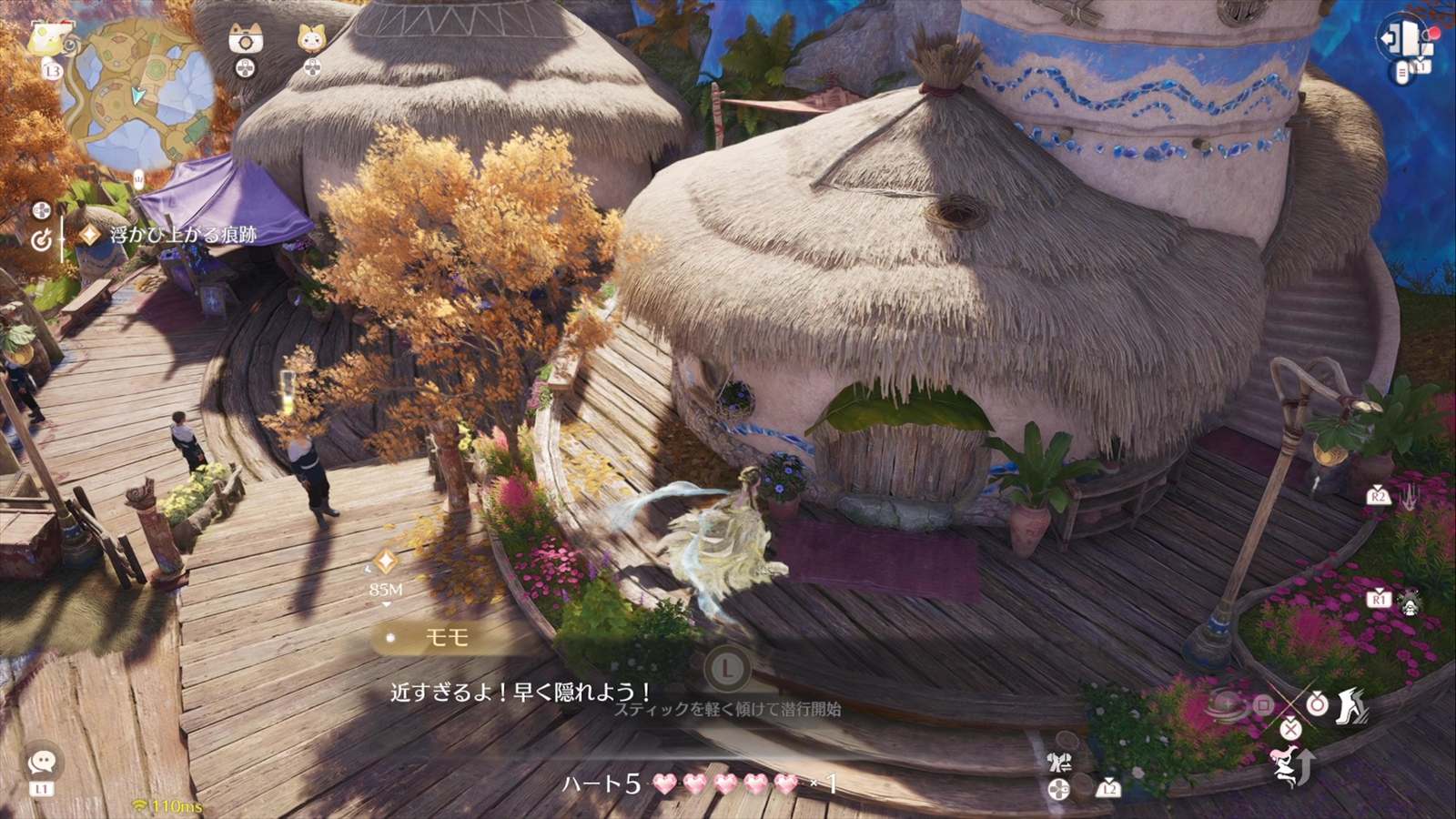Open the circular village minimap
The width and height of the screenshot is (1456, 819).
click(x=137, y=93)
